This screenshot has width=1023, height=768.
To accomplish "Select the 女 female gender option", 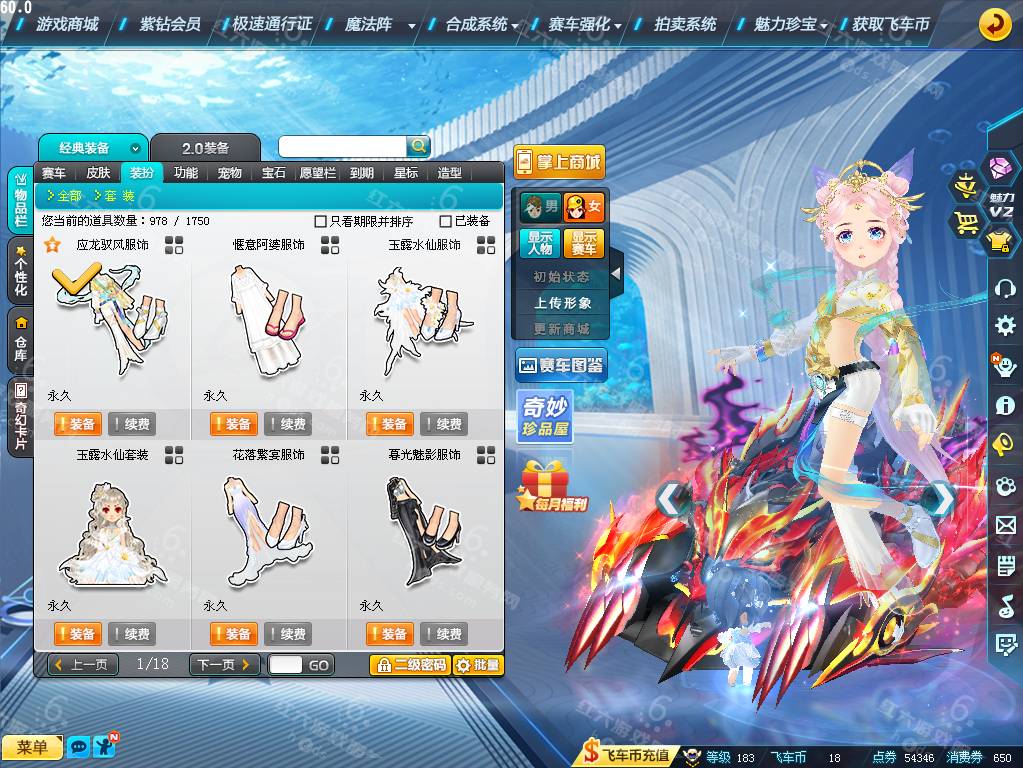I will (x=584, y=208).
